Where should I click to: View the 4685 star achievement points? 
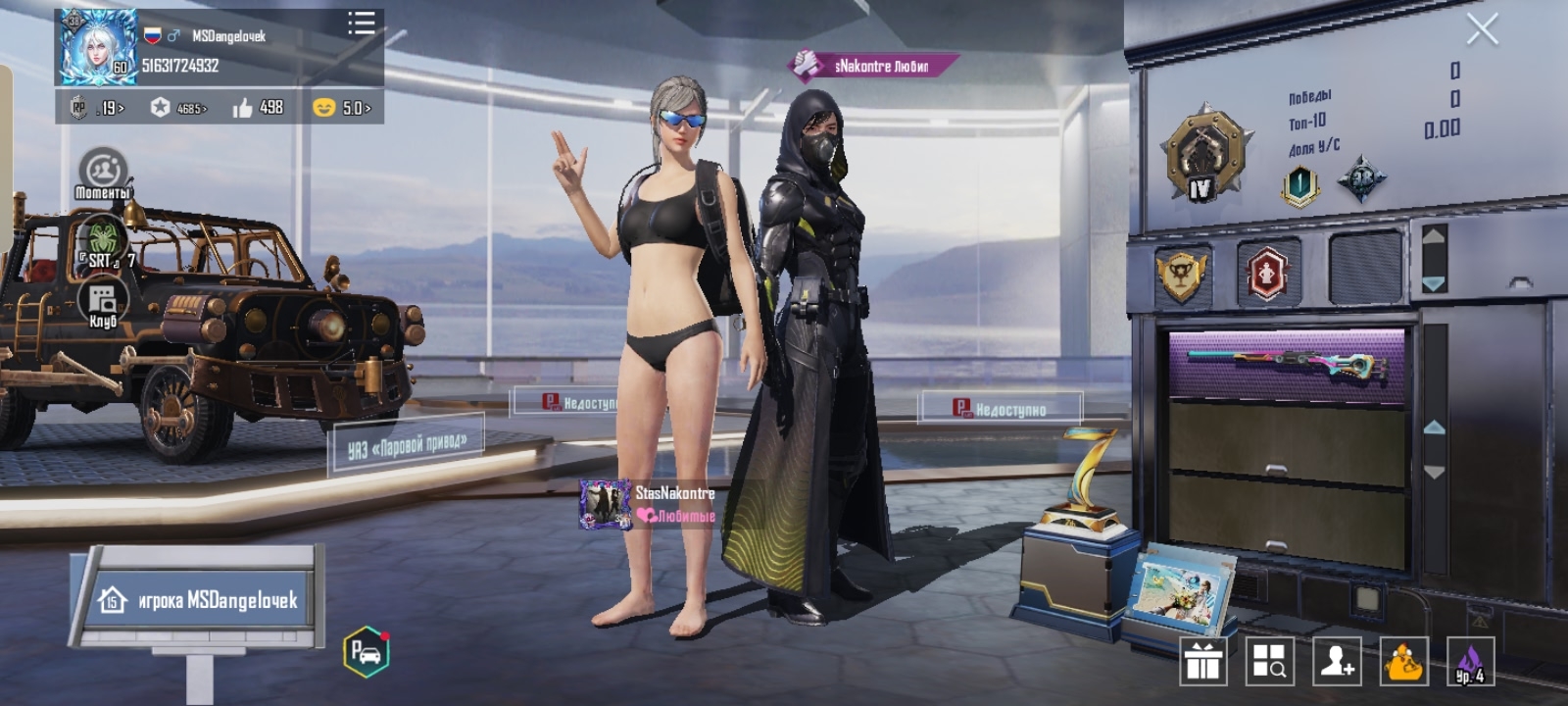(x=179, y=108)
